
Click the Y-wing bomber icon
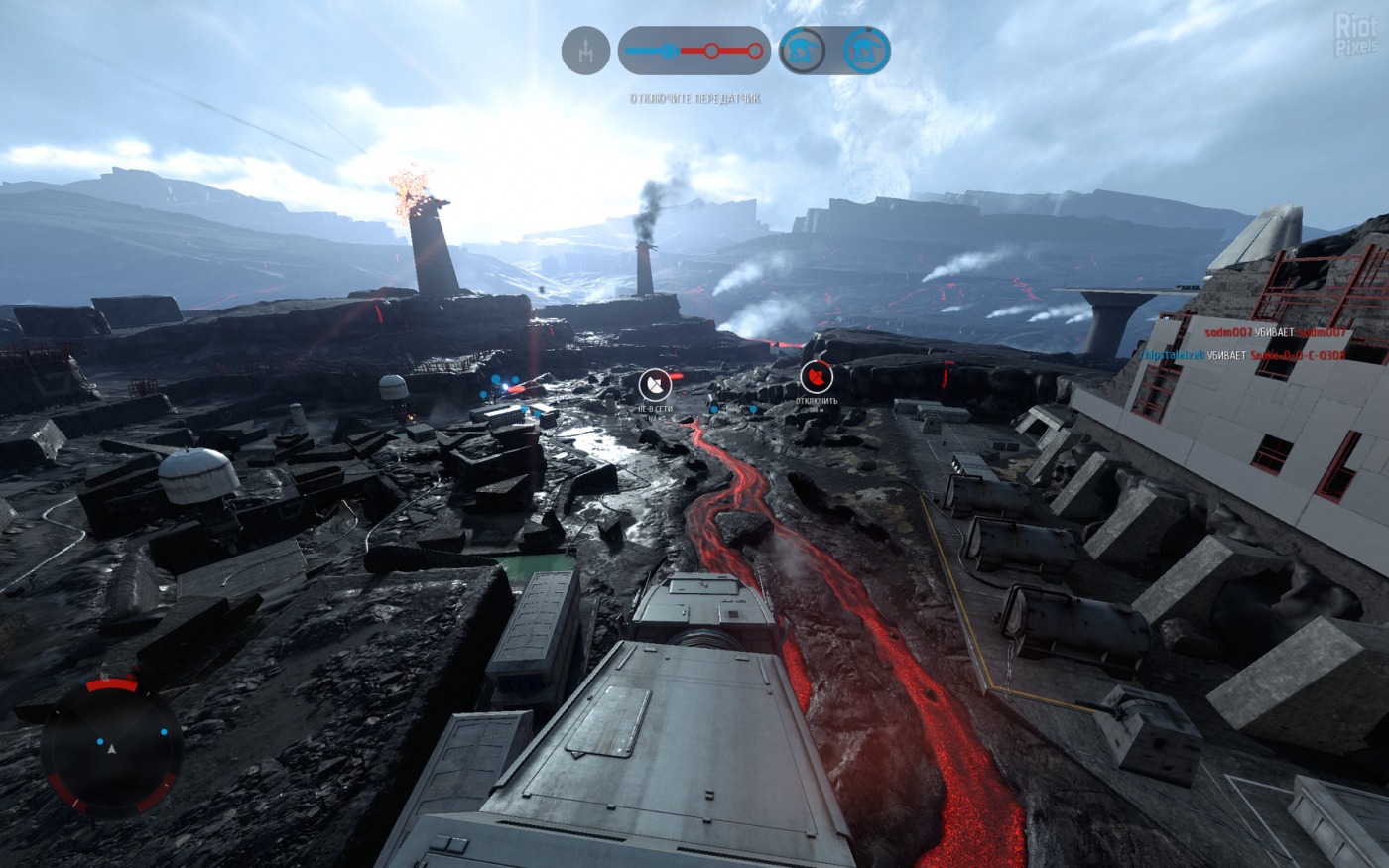[585, 51]
